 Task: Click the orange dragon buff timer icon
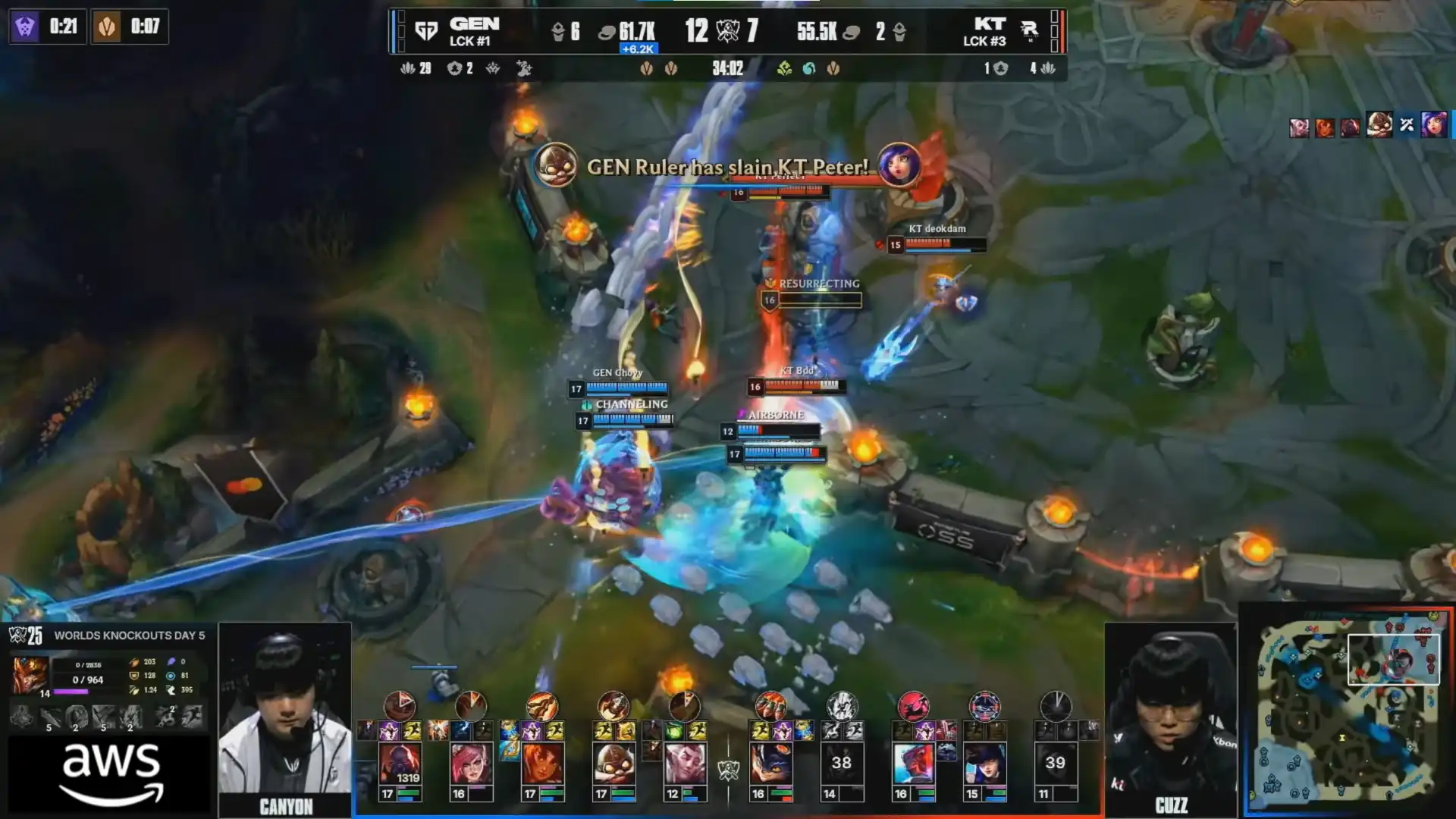coord(107,27)
